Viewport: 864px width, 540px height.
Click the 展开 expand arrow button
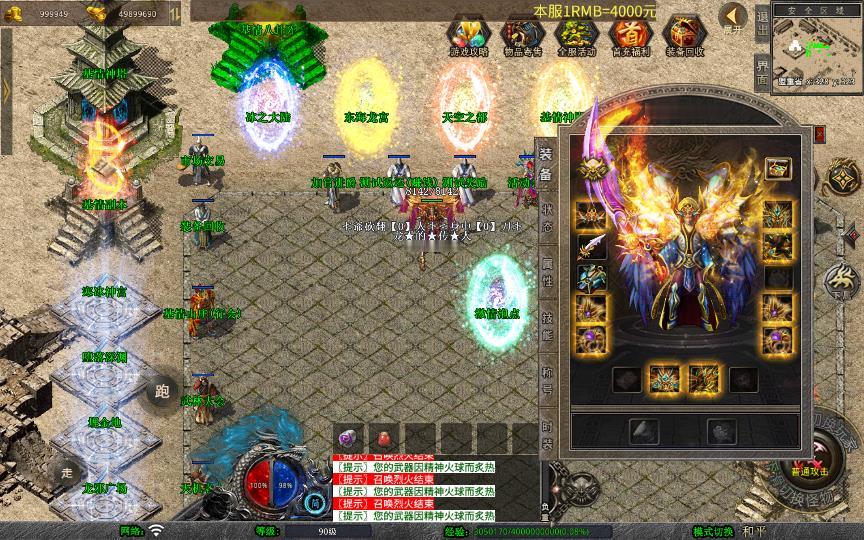point(734,19)
